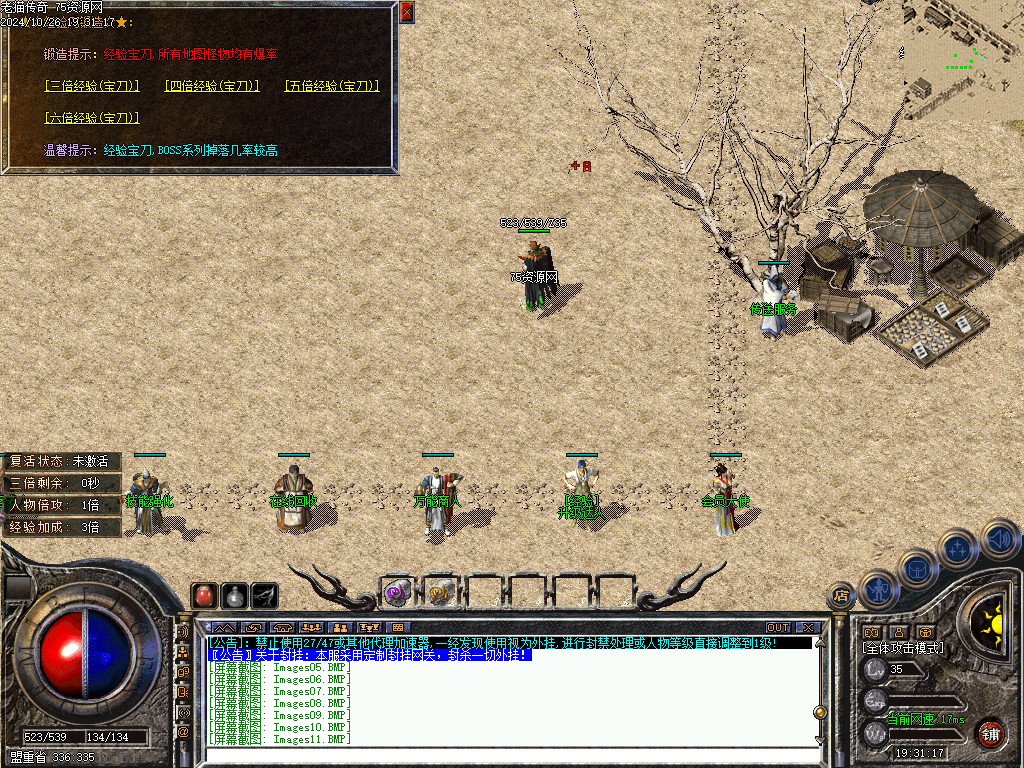
Task: Click the X button beside OUT
Action: pos(808,627)
